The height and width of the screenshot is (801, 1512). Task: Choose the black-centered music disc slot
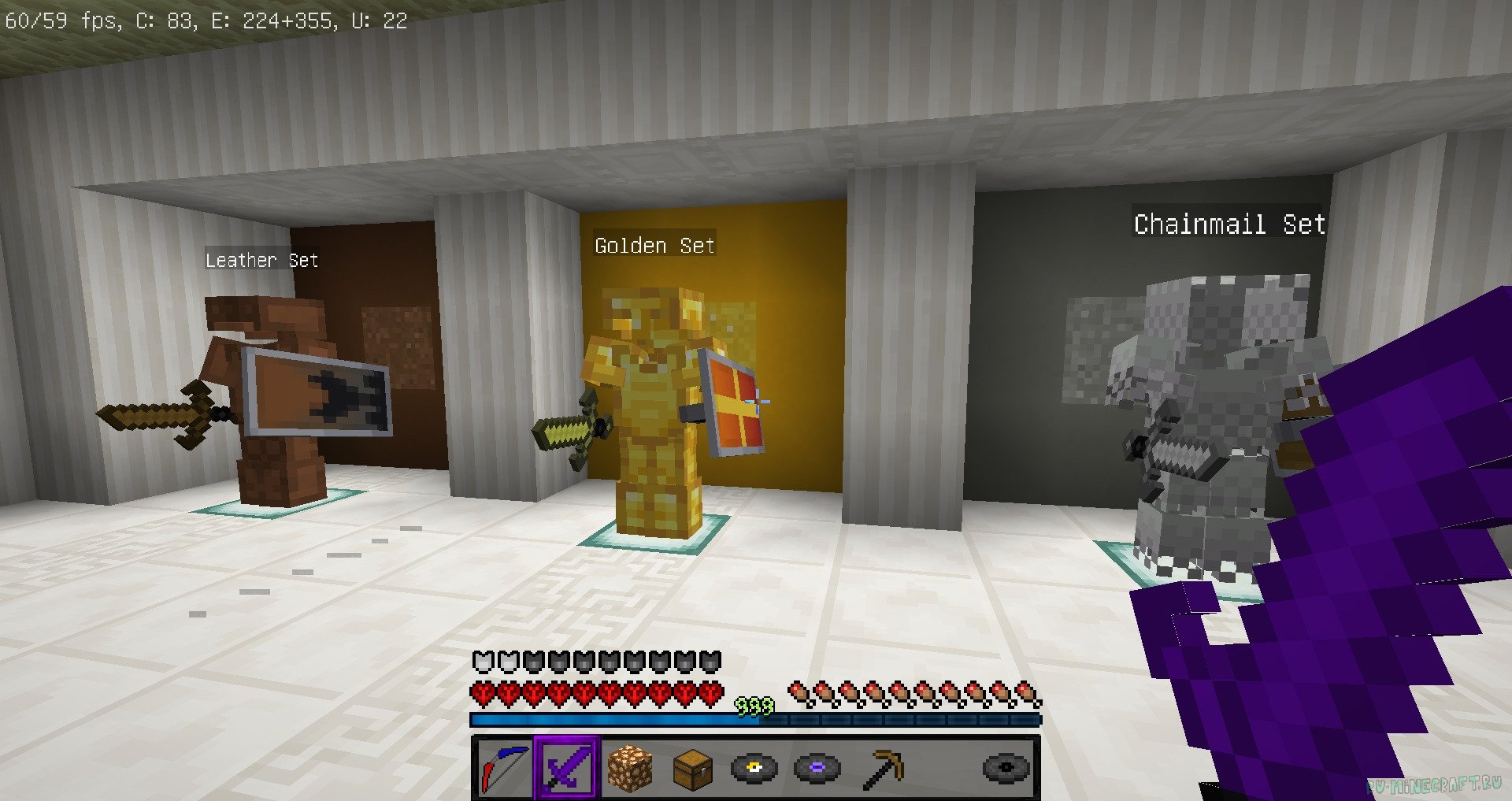pos(1006,768)
